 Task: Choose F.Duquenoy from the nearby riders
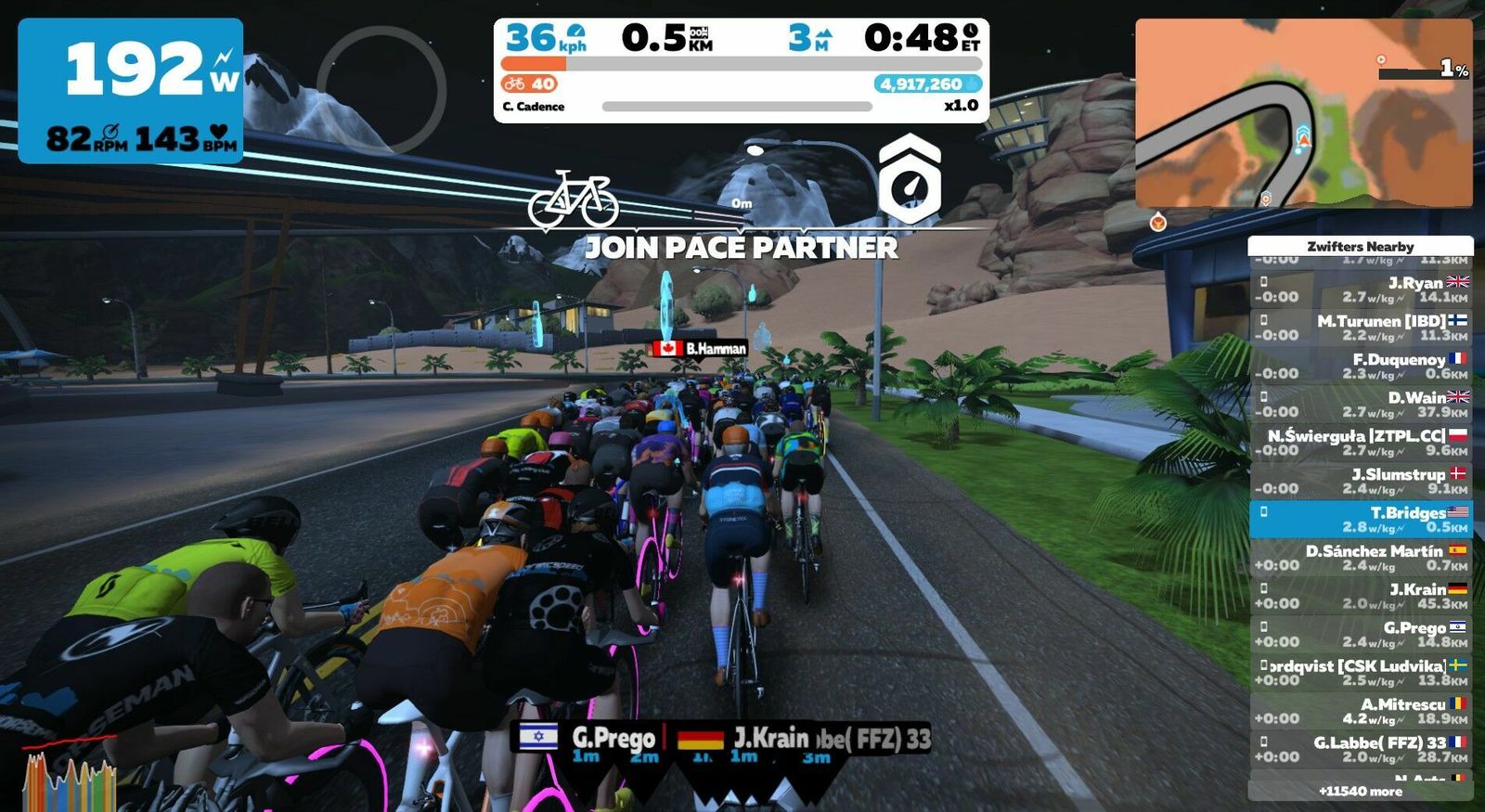pyautogui.click(x=1361, y=366)
